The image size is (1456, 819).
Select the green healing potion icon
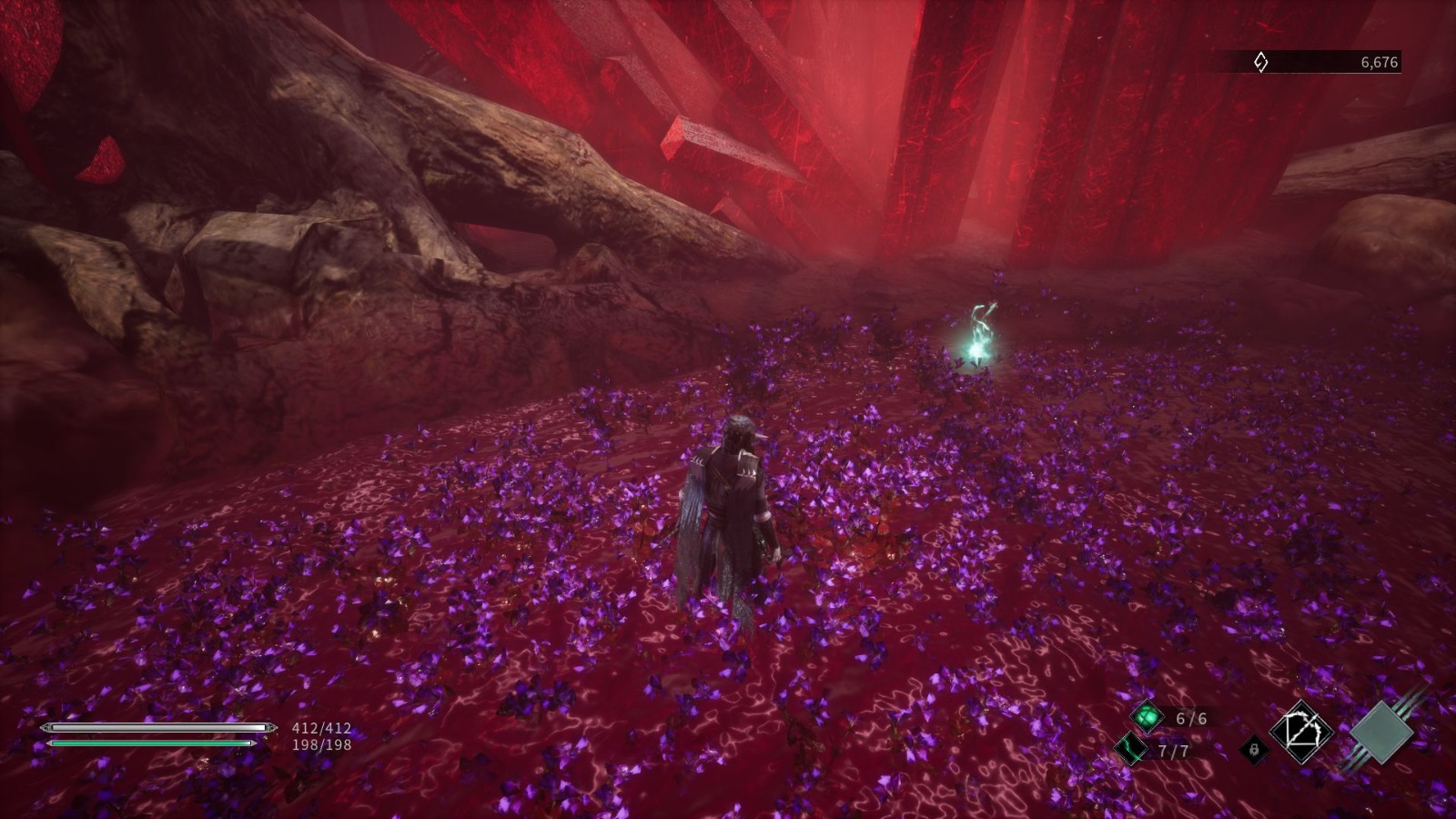click(x=1146, y=718)
